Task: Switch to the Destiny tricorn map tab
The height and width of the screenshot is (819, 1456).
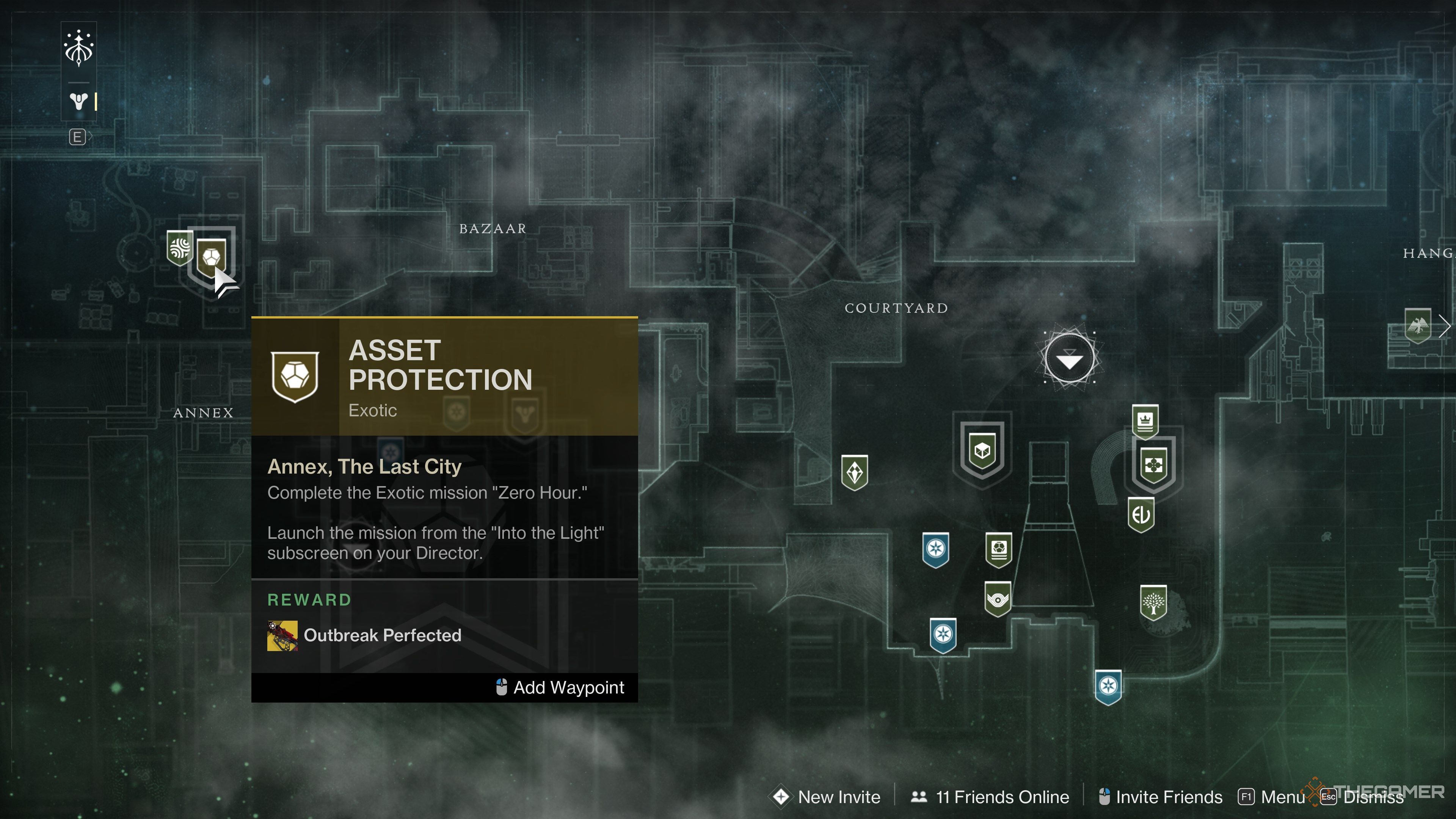Action: 78,102
